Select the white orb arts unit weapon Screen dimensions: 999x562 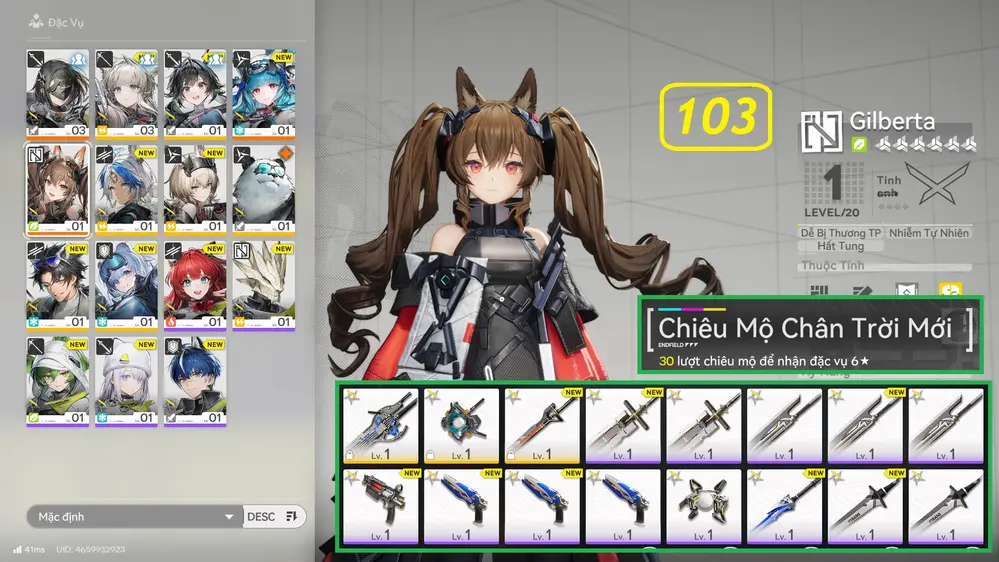(x=703, y=503)
